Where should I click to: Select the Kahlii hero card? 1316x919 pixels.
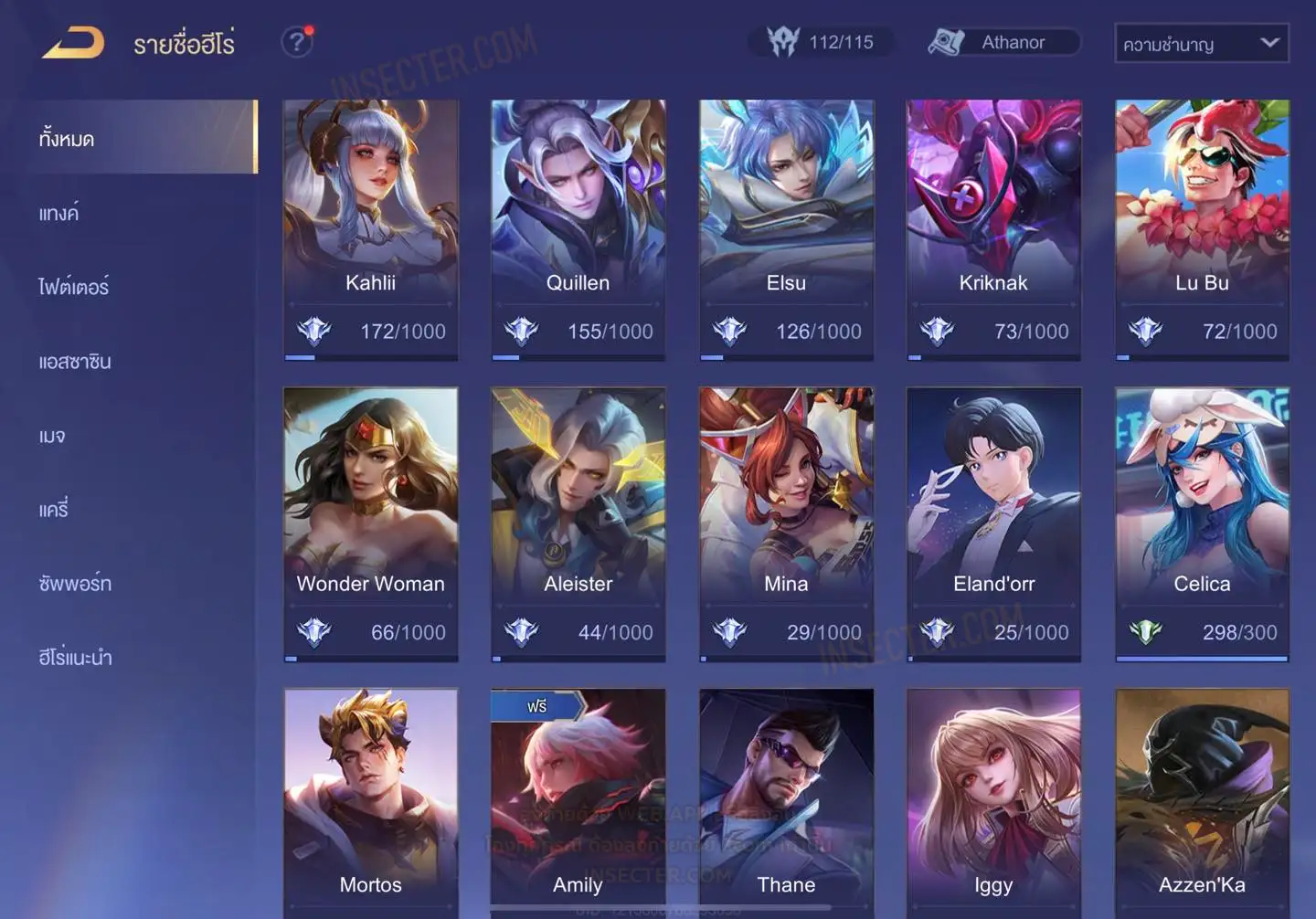tap(370, 228)
